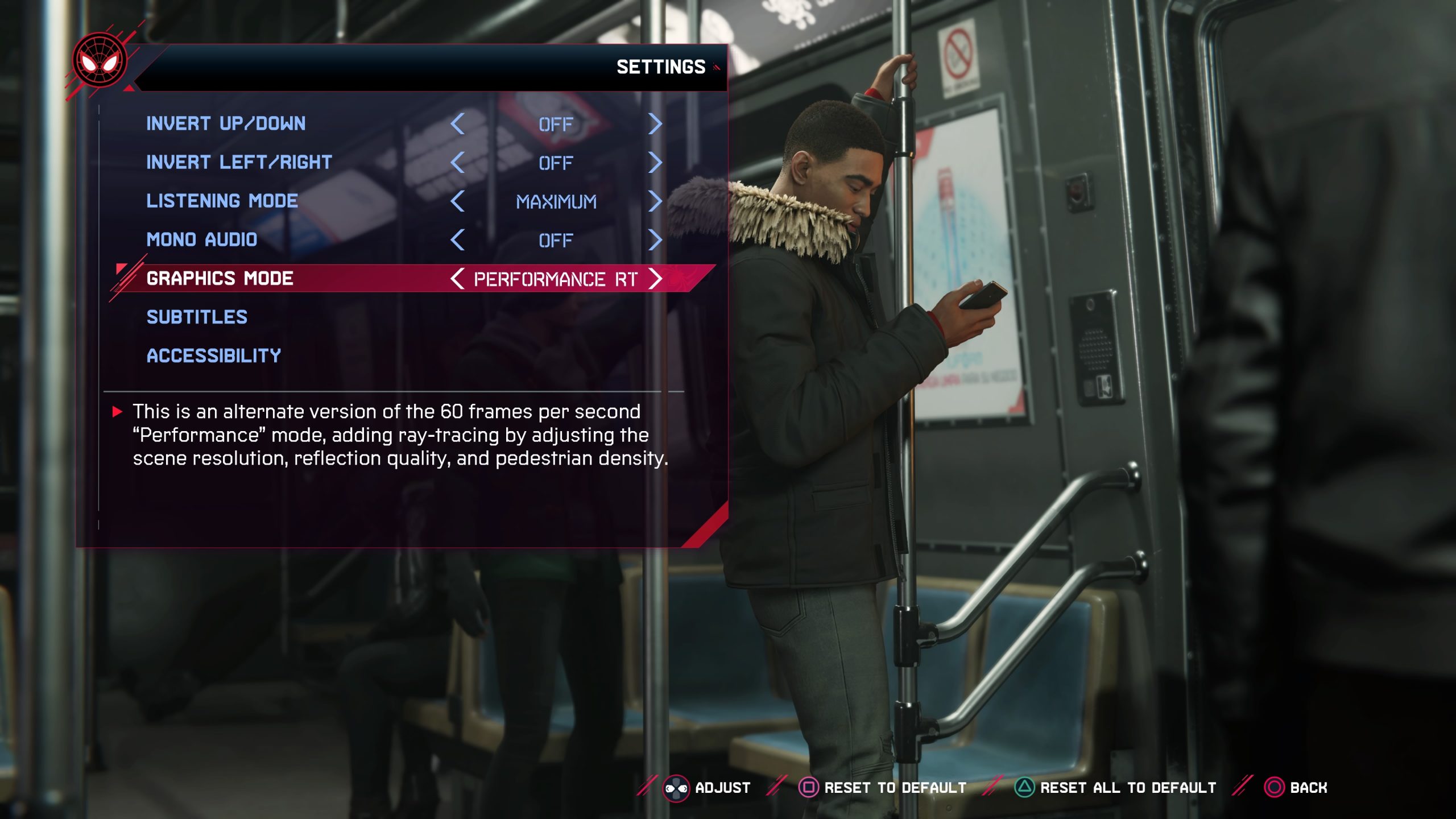
Task: Switch Graphics Mode to the previous option
Action: coord(457,279)
